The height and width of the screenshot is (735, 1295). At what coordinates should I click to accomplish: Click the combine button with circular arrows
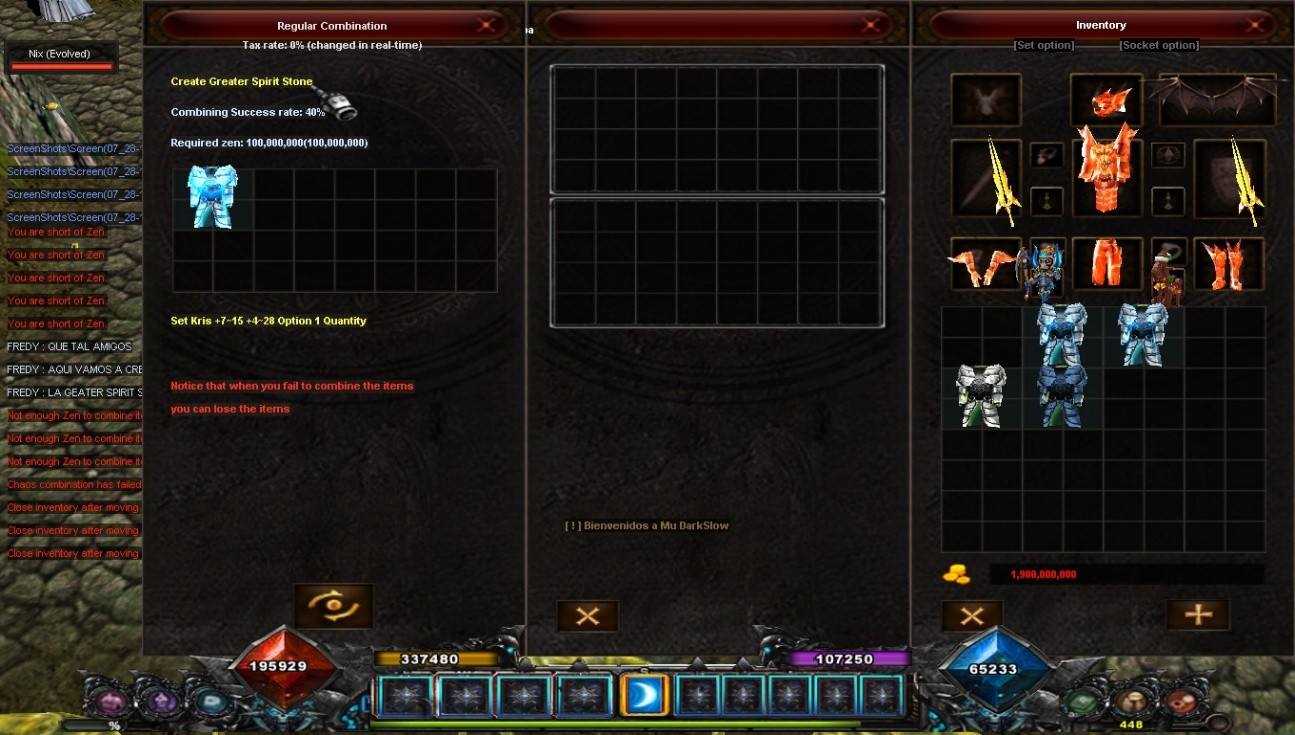[x=333, y=606]
